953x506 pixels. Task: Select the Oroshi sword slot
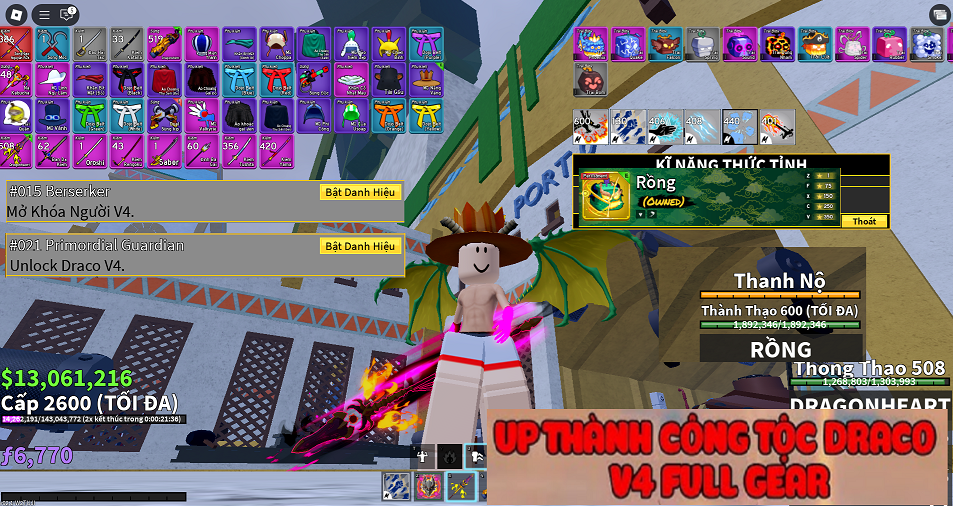pyautogui.click(x=89, y=151)
